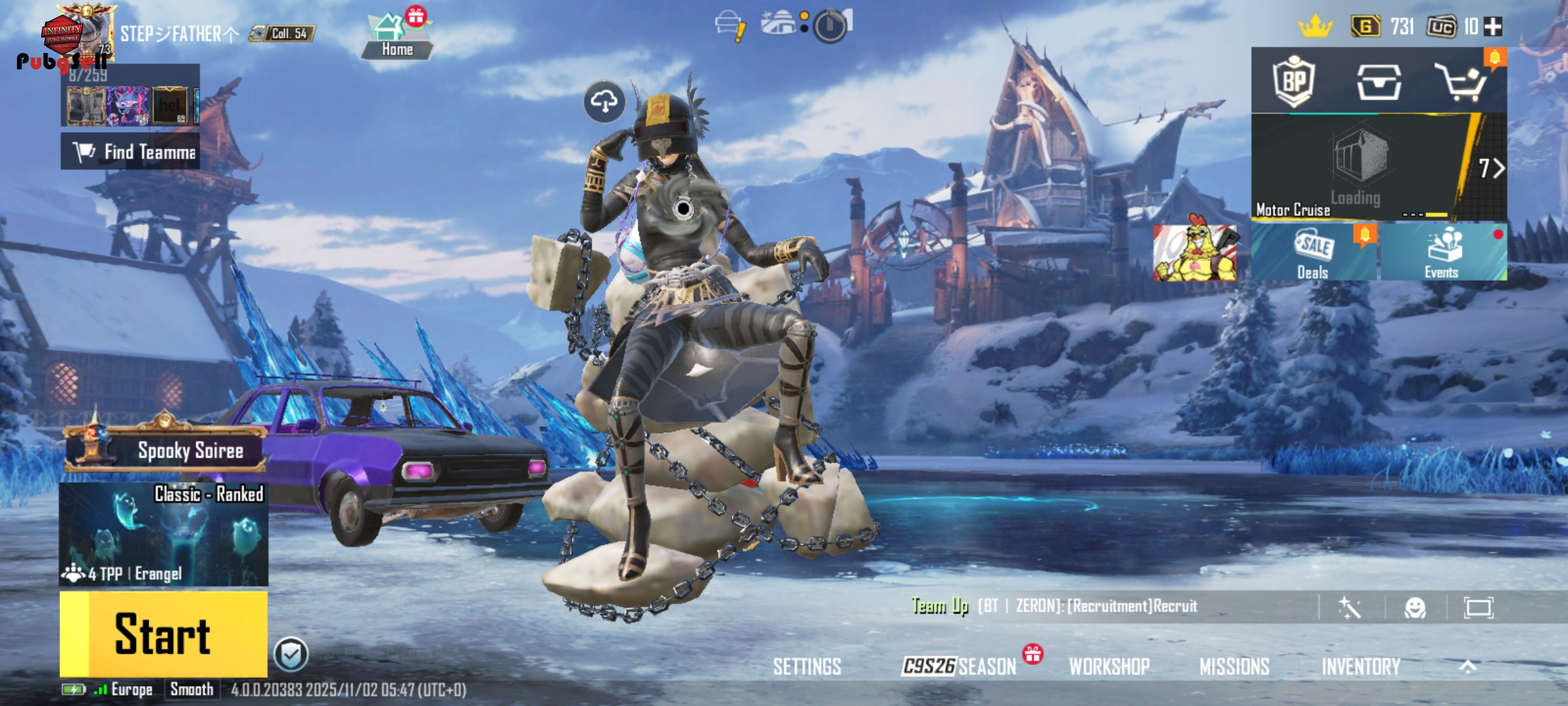Screen dimensions: 1568x706
Task: Open the Workshop menu
Action: (1109, 667)
